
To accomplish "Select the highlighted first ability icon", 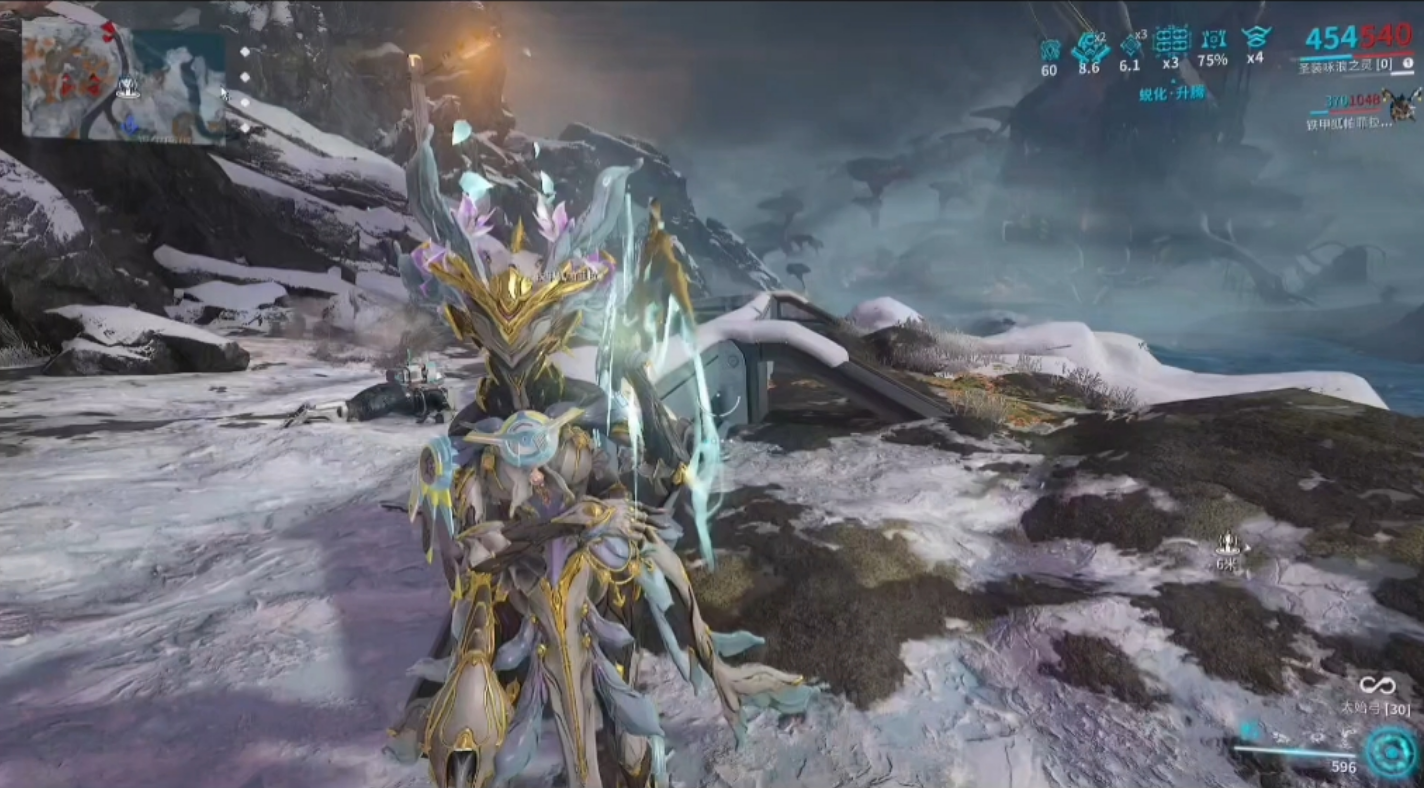I will tap(1250, 731).
